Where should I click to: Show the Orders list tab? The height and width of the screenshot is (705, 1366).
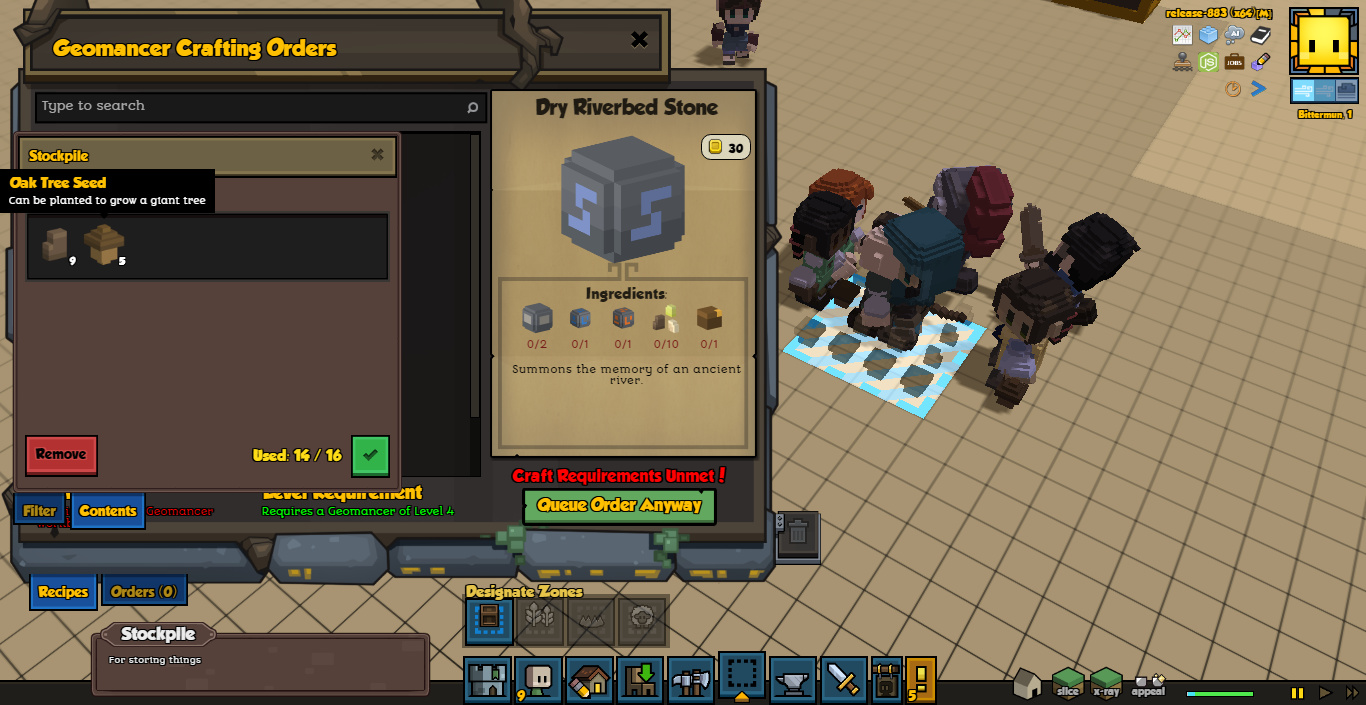[144, 592]
